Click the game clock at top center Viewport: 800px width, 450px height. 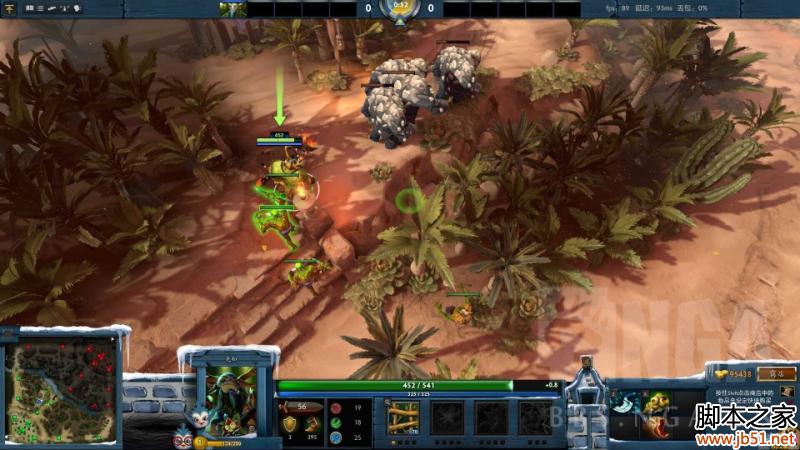point(400,7)
